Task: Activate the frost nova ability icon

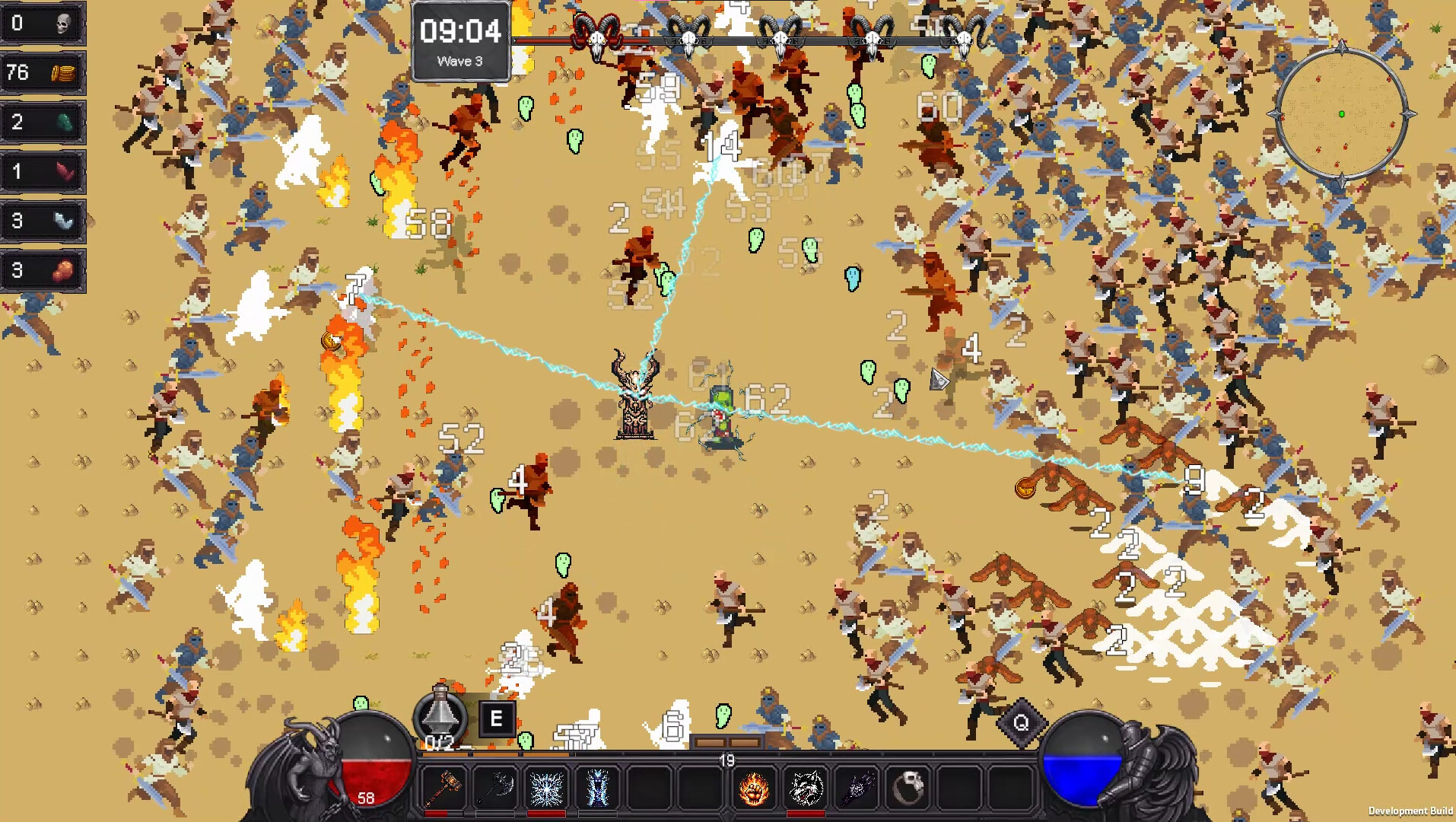Action: 546,788
